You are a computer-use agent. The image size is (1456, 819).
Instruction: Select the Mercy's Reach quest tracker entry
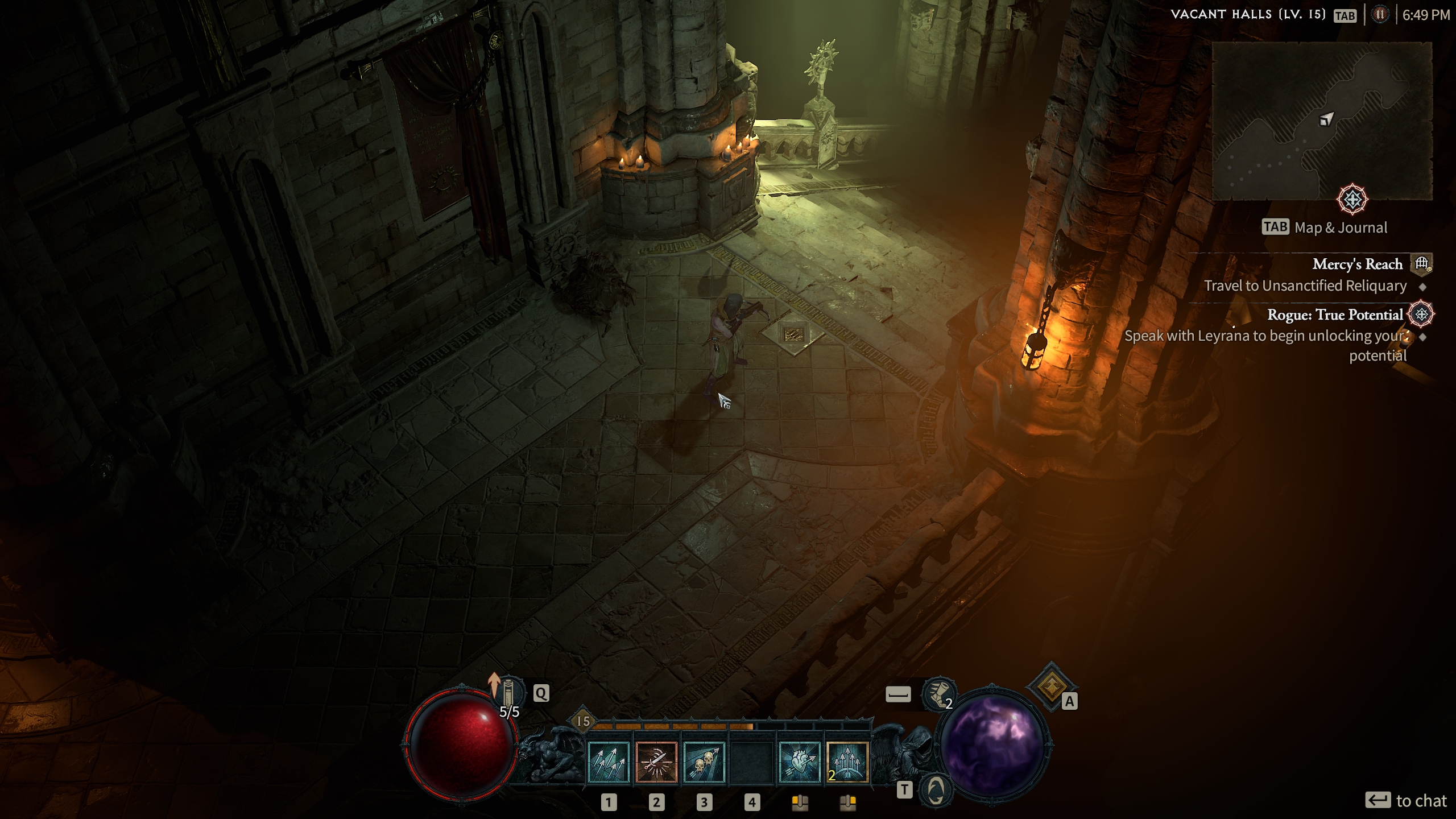tap(1357, 264)
